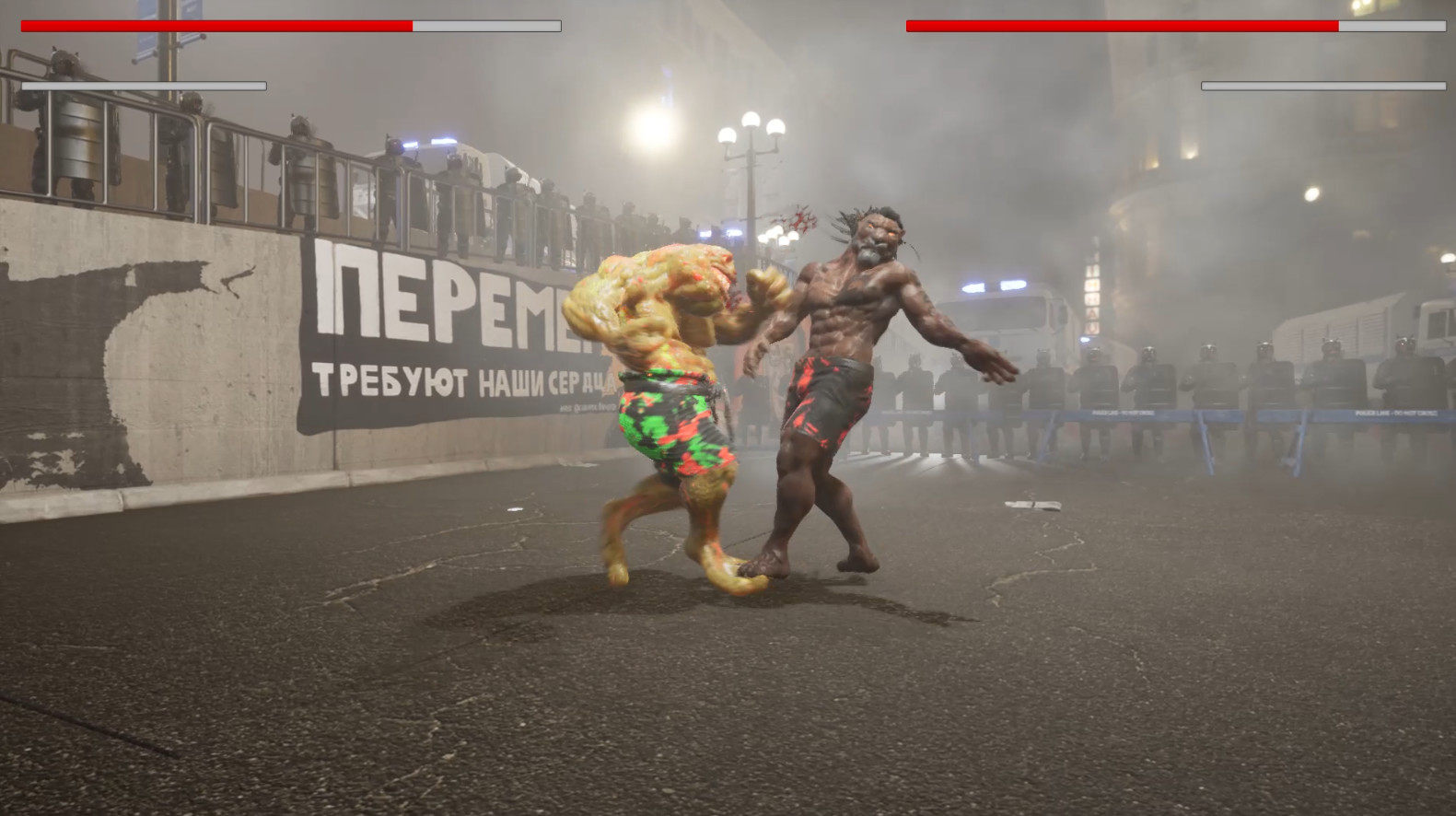Click the police van with flashing lights
The height and width of the screenshot is (816, 1456).
coord(1004,304)
